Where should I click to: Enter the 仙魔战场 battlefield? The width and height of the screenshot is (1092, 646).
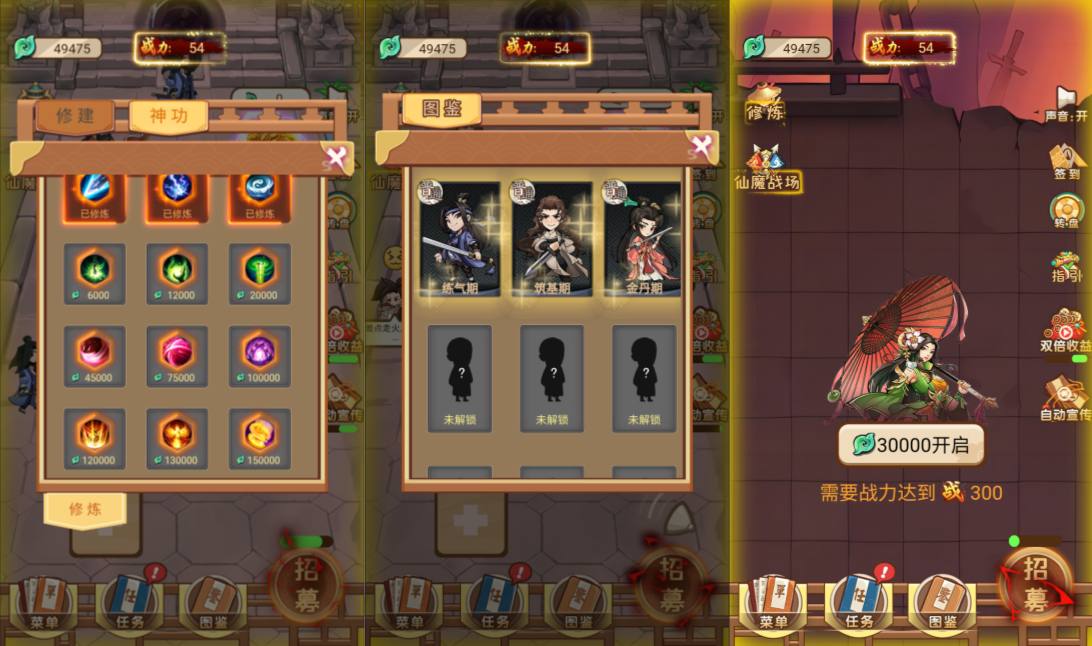768,168
